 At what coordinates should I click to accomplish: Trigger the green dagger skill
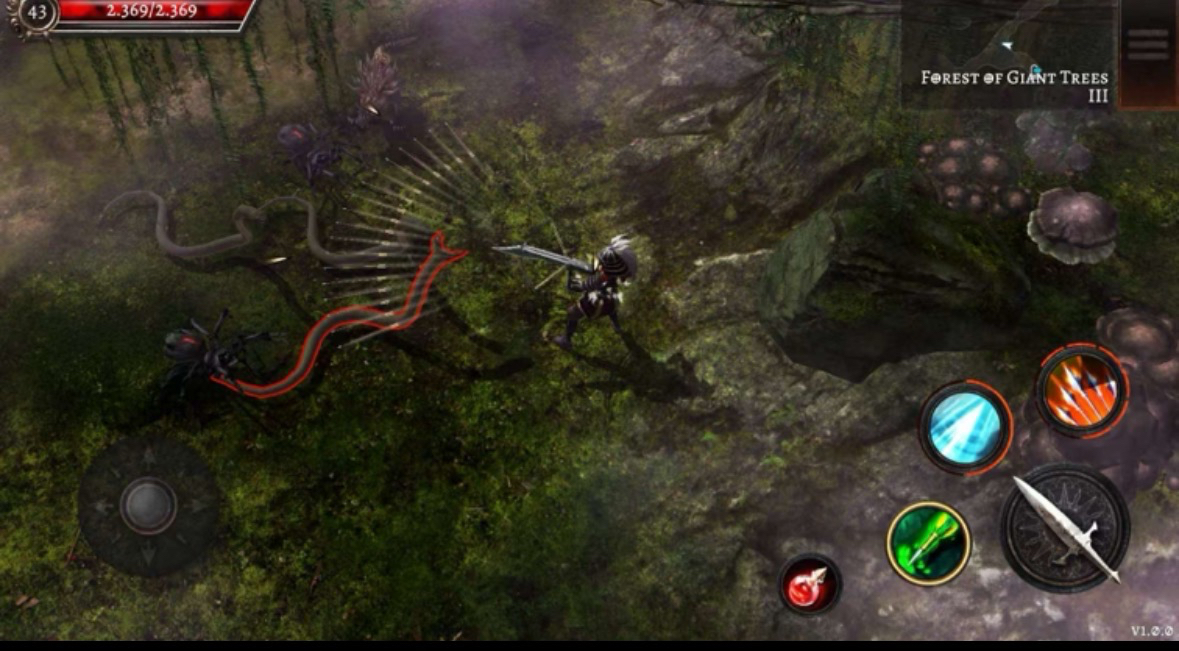pyautogui.click(x=928, y=543)
